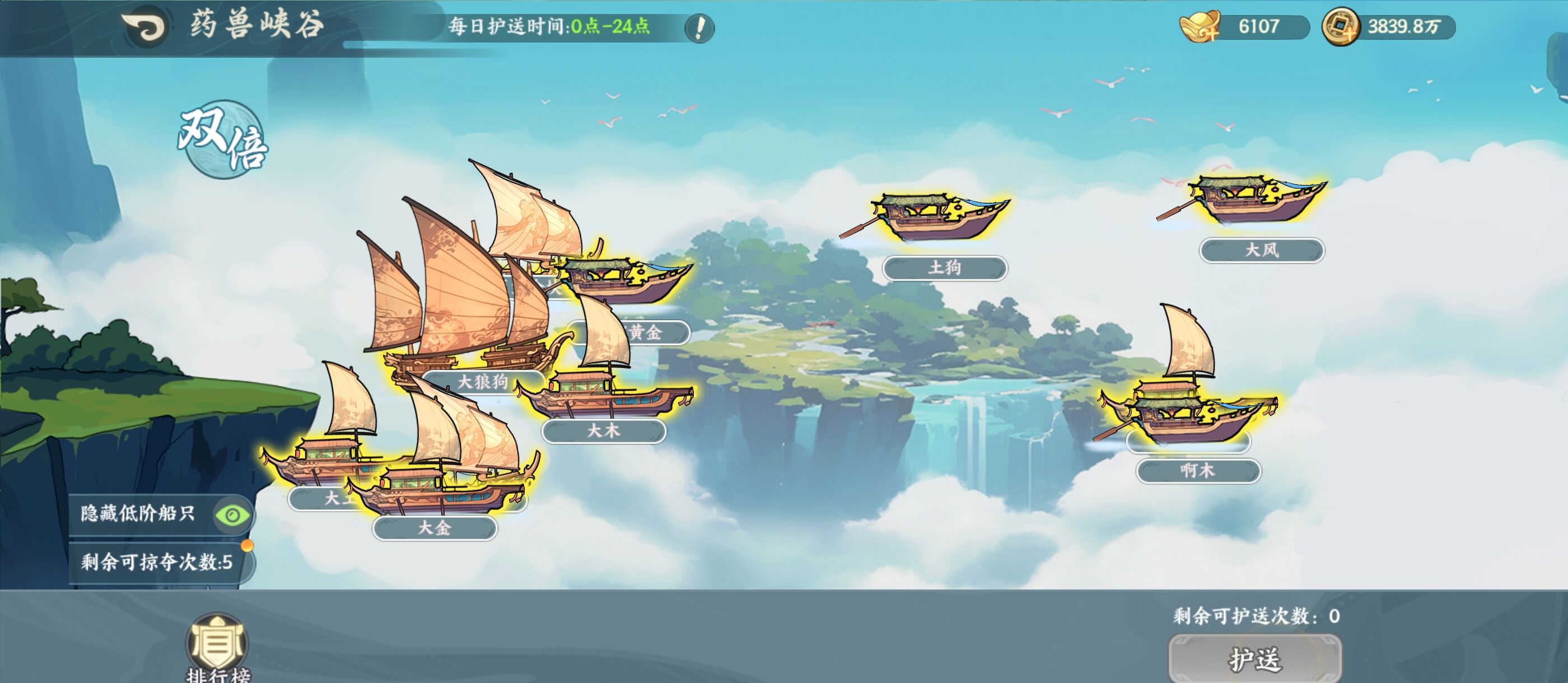Go back using the swirl arrow button
The height and width of the screenshot is (683, 1568).
144,27
